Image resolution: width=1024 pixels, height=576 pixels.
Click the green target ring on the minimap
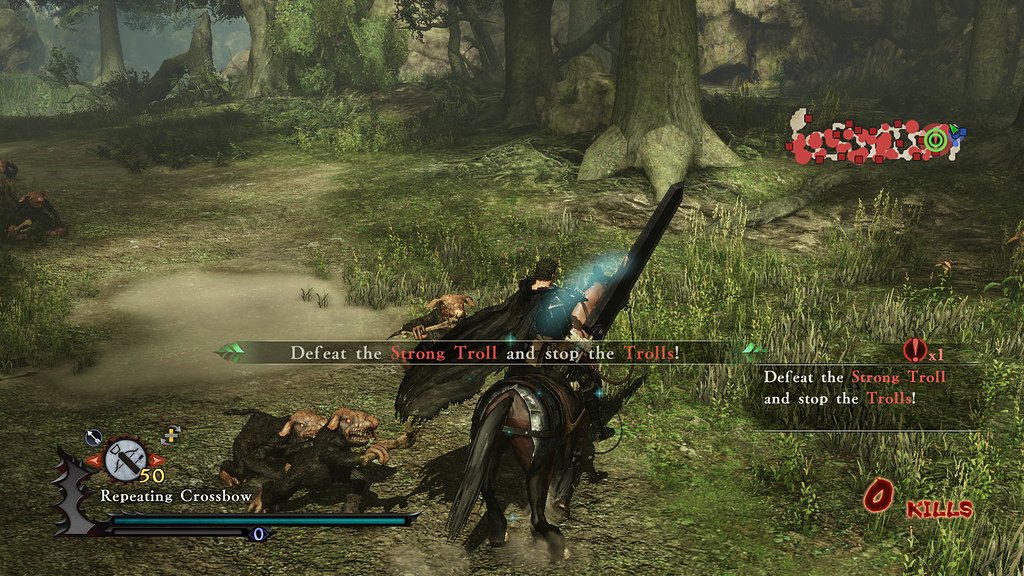[936, 140]
